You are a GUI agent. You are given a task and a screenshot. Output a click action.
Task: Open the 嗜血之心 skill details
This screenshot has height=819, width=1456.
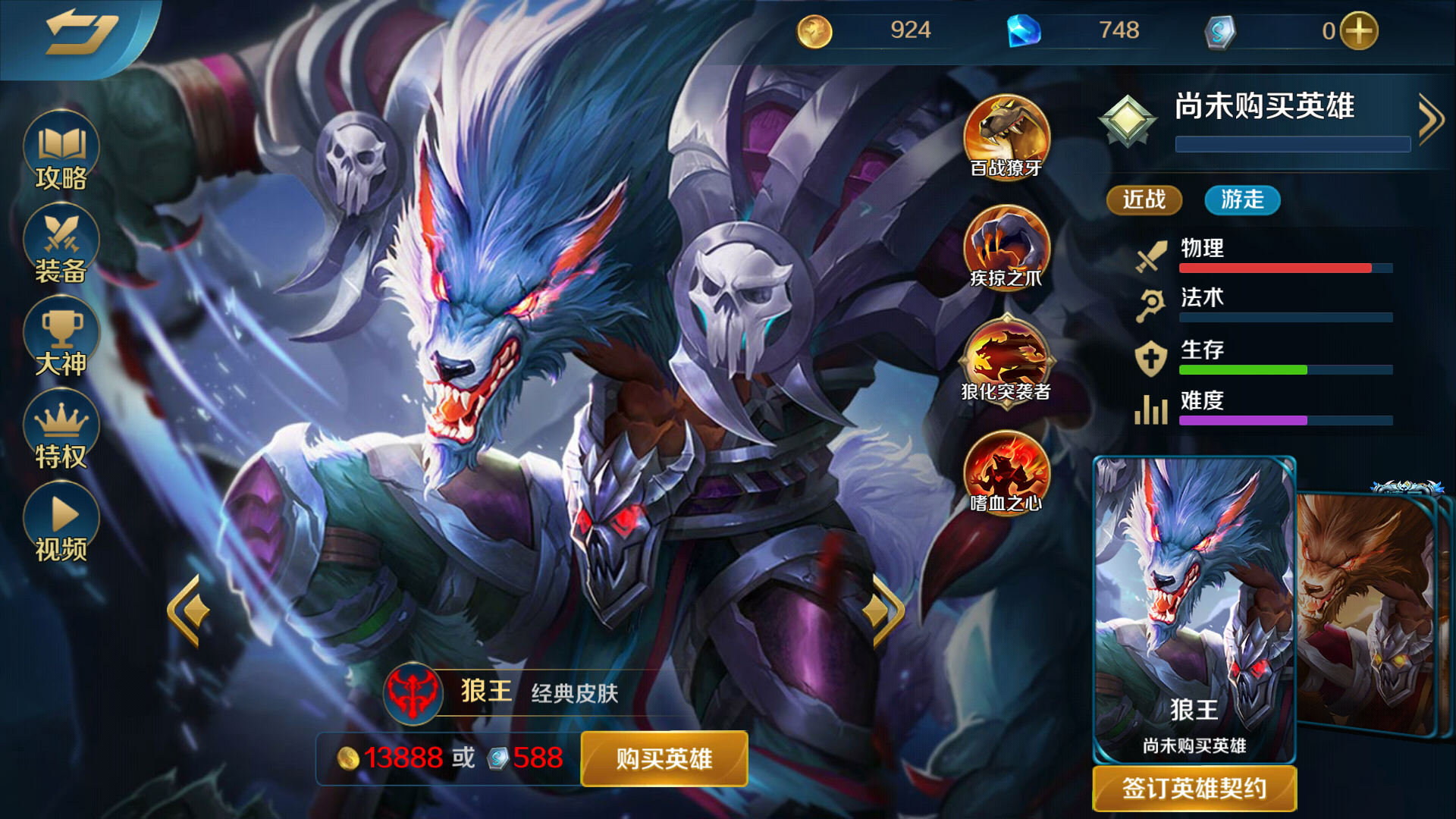point(1006,474)
